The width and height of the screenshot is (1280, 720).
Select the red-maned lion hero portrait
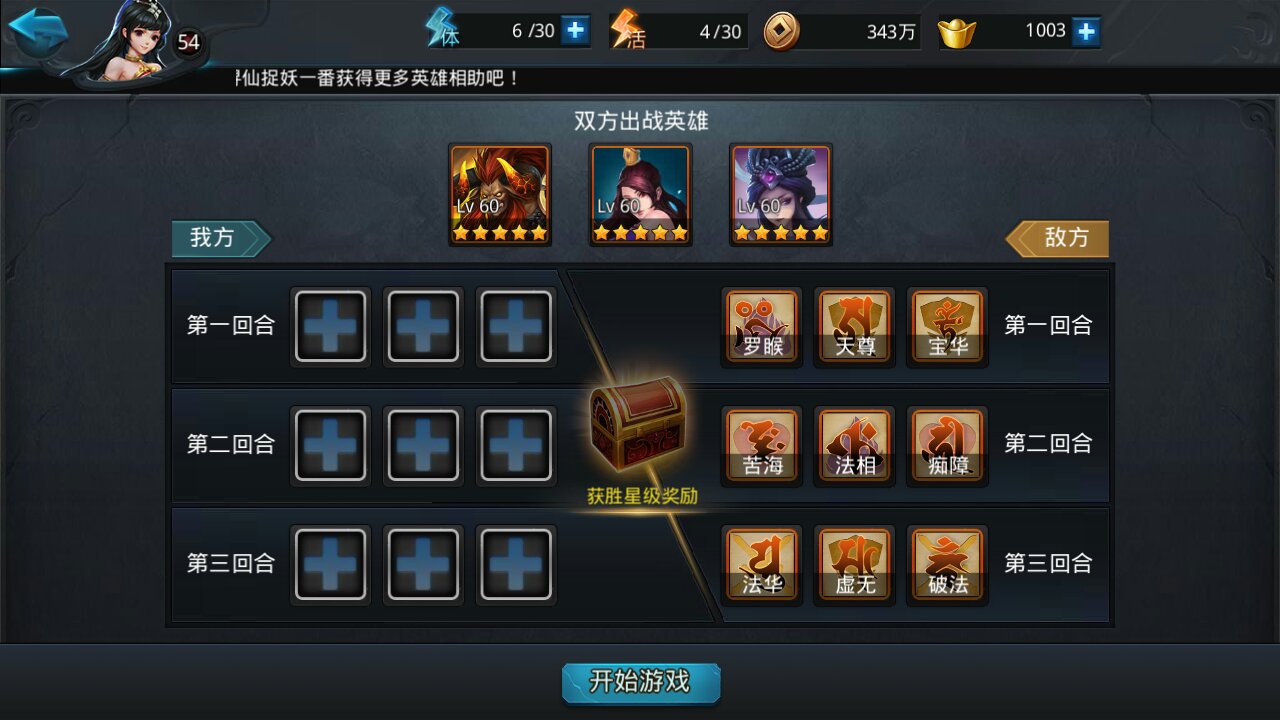(500, 194)
